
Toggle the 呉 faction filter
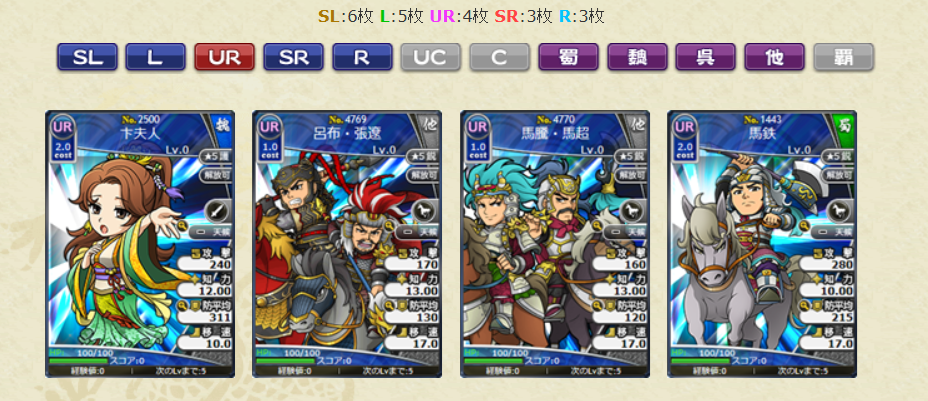point(706,57)
